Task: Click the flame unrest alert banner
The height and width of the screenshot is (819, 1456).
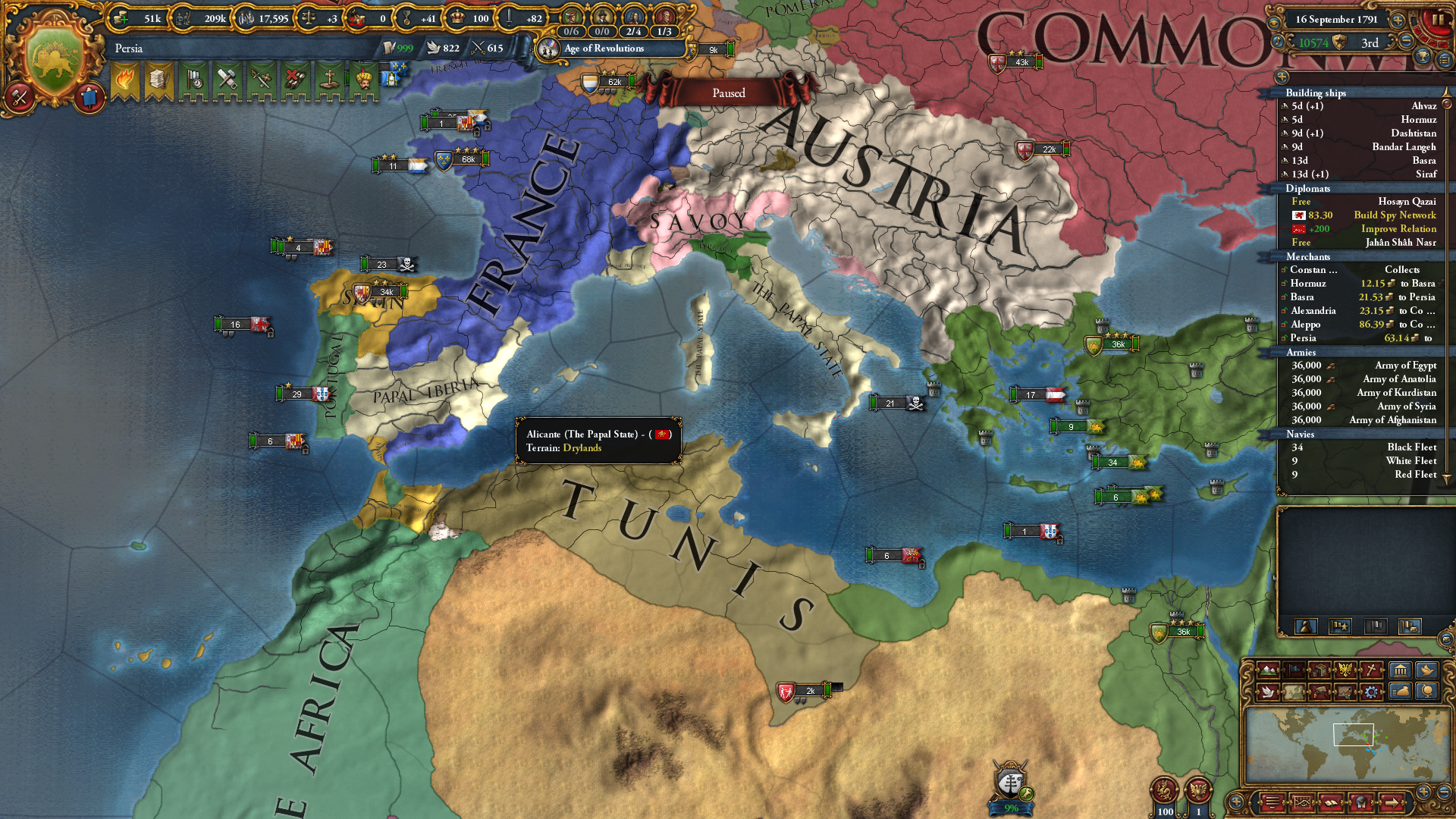Action: pos(125,80)
